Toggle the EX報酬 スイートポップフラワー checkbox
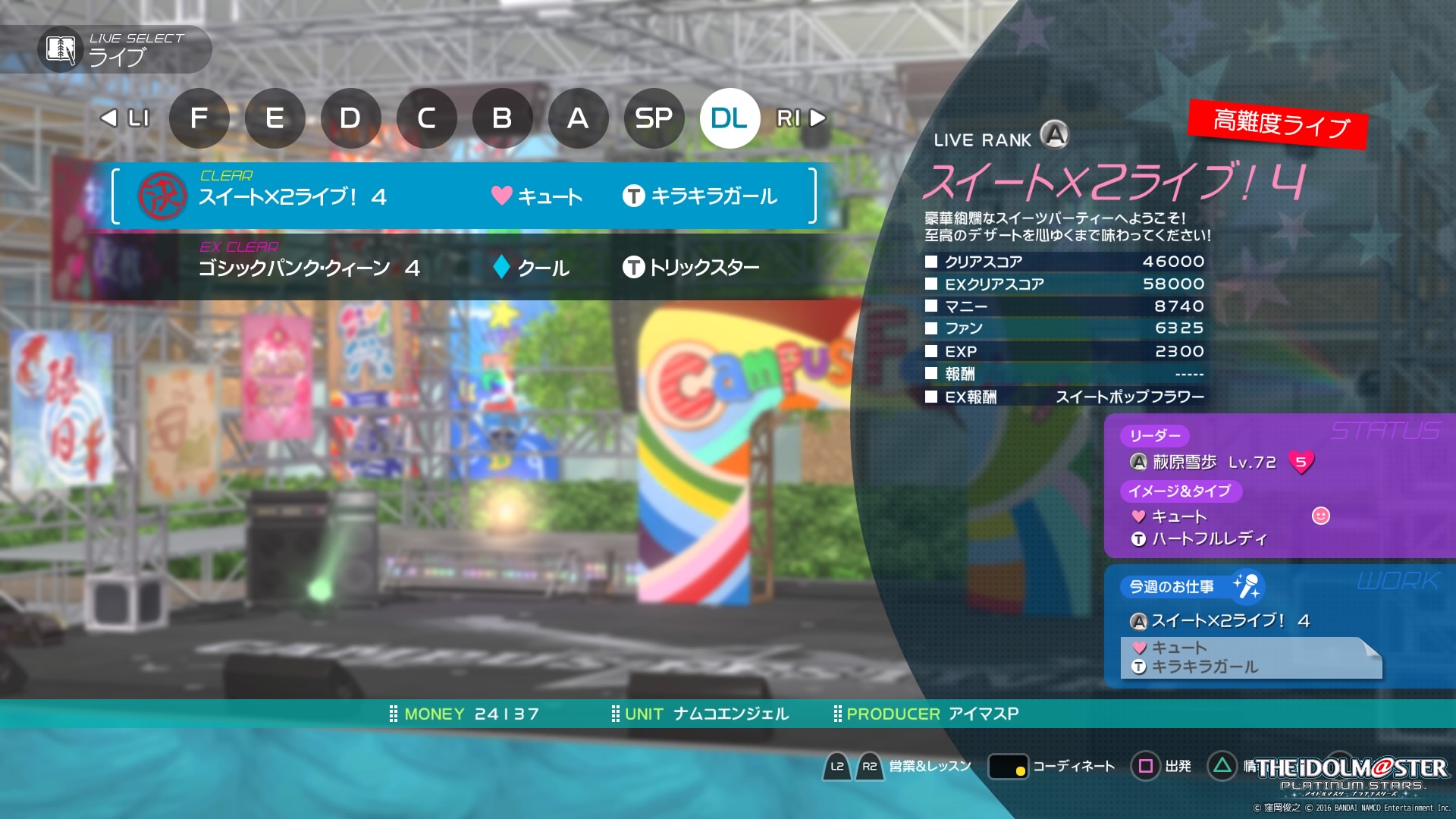 point(931,397)
